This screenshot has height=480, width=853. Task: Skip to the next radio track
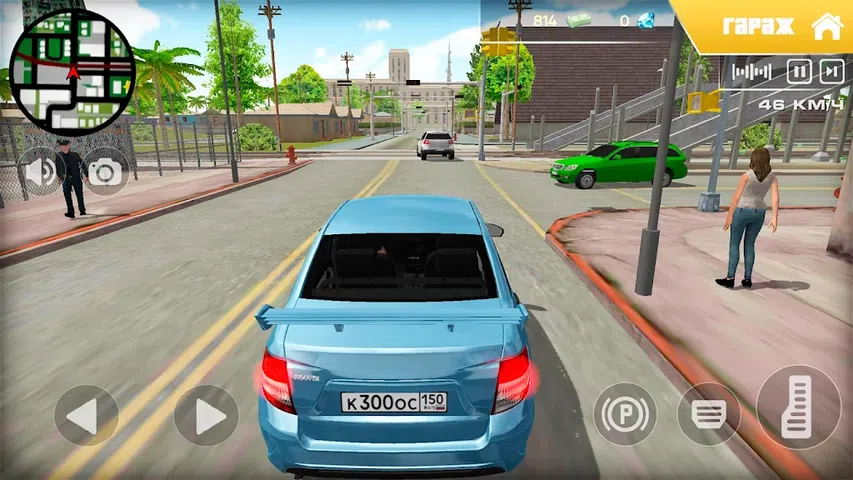point(831,71)
